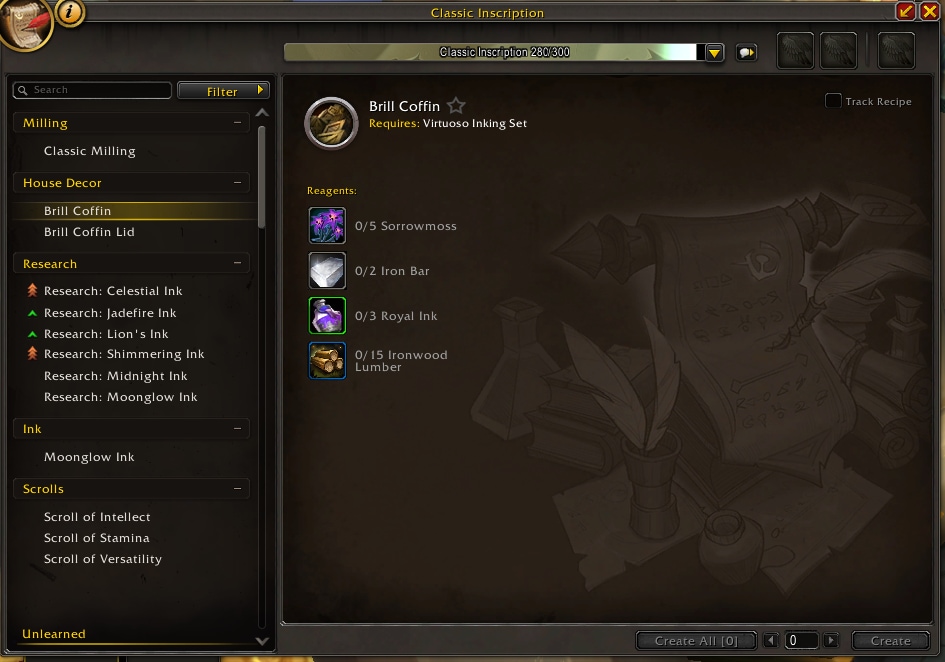Select Research: Celestial Ink
Image resolution: width=945 pixels, height=662 pixels.
coord(113,291)
